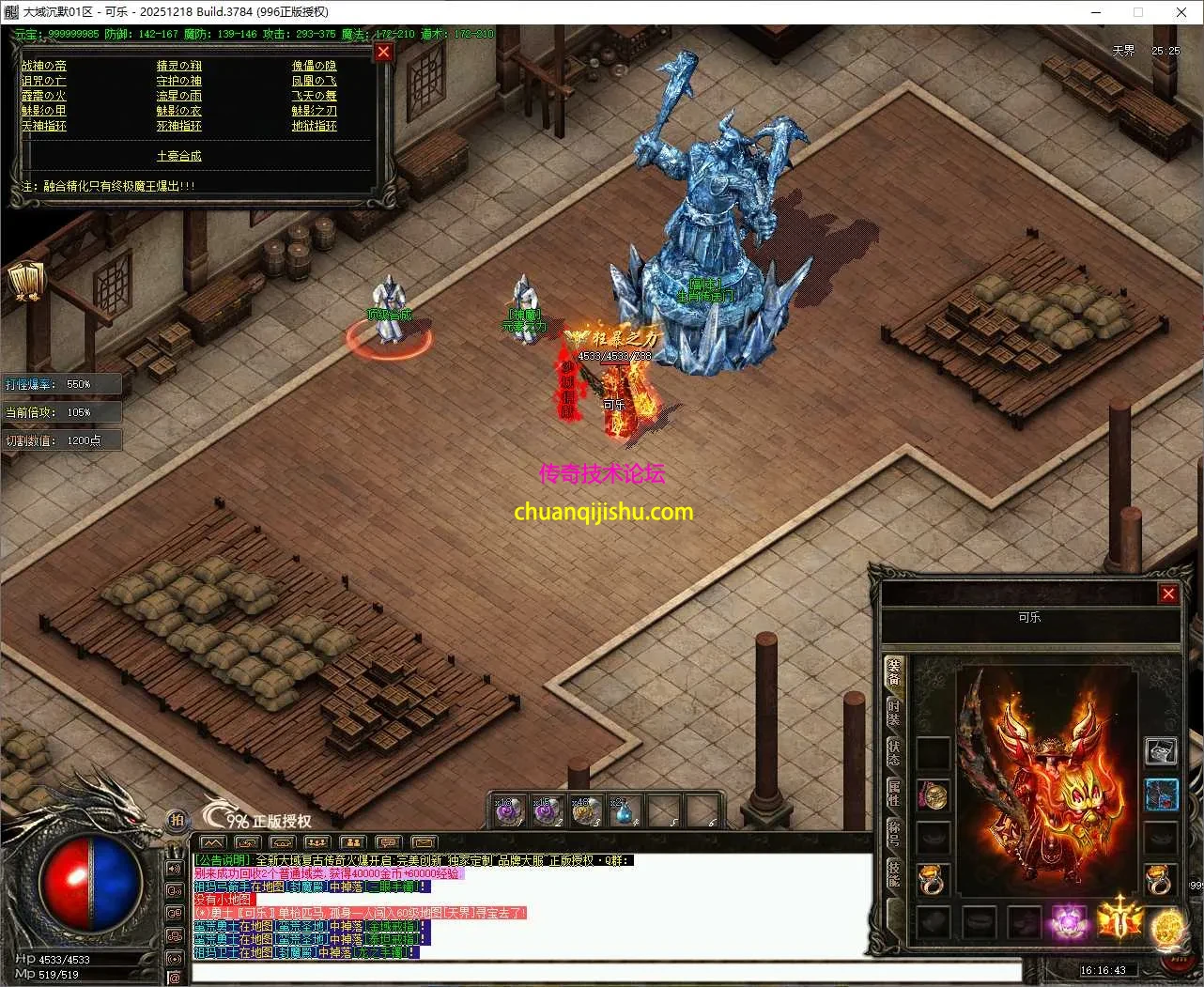Viewport: 1204px width, 987px height.
Task: Select the 战神の帝 synthesis entry
Action: click(x=44, y=66)
